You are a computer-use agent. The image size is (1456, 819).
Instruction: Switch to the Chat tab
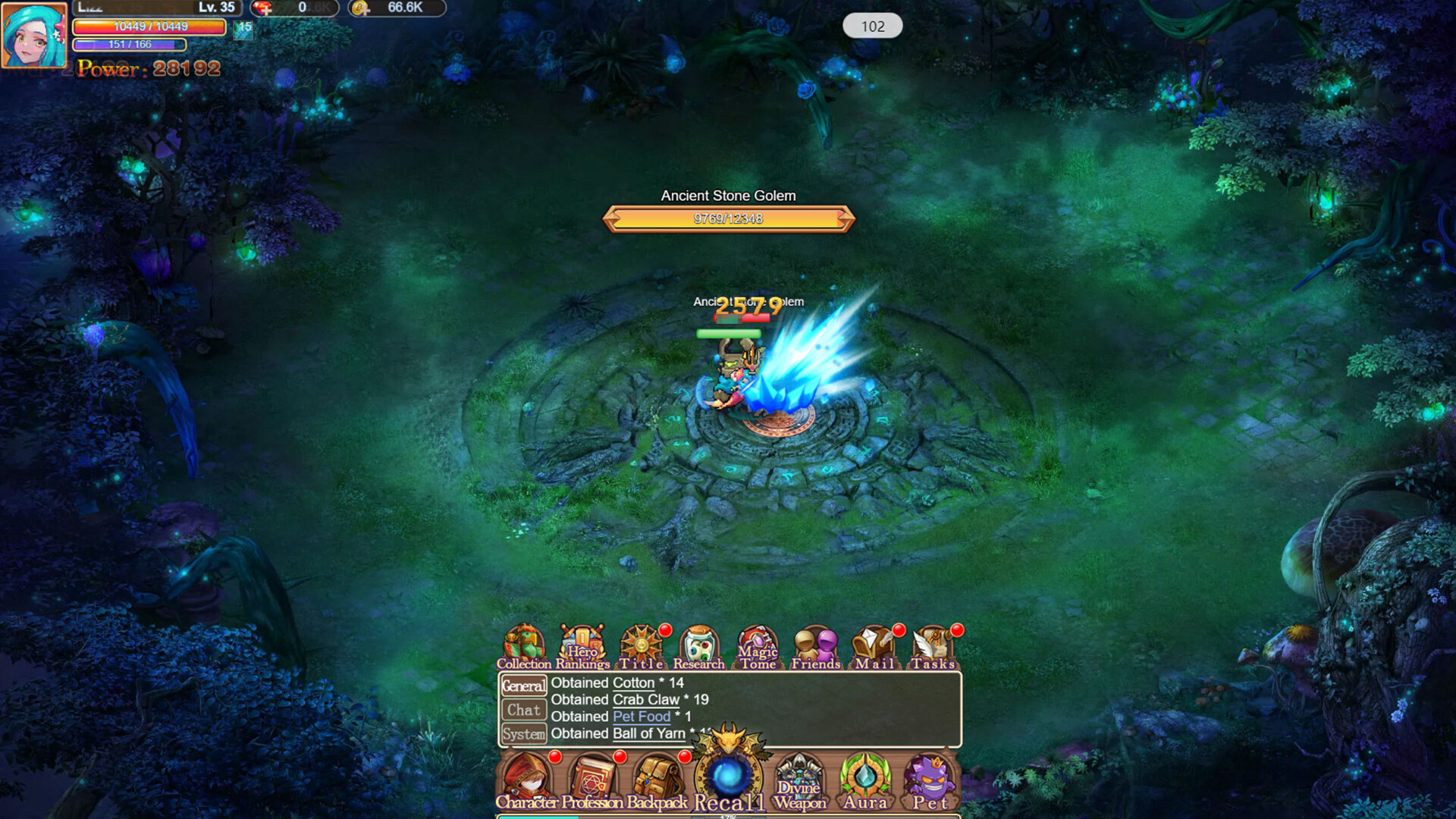click(x=524, y=710)
